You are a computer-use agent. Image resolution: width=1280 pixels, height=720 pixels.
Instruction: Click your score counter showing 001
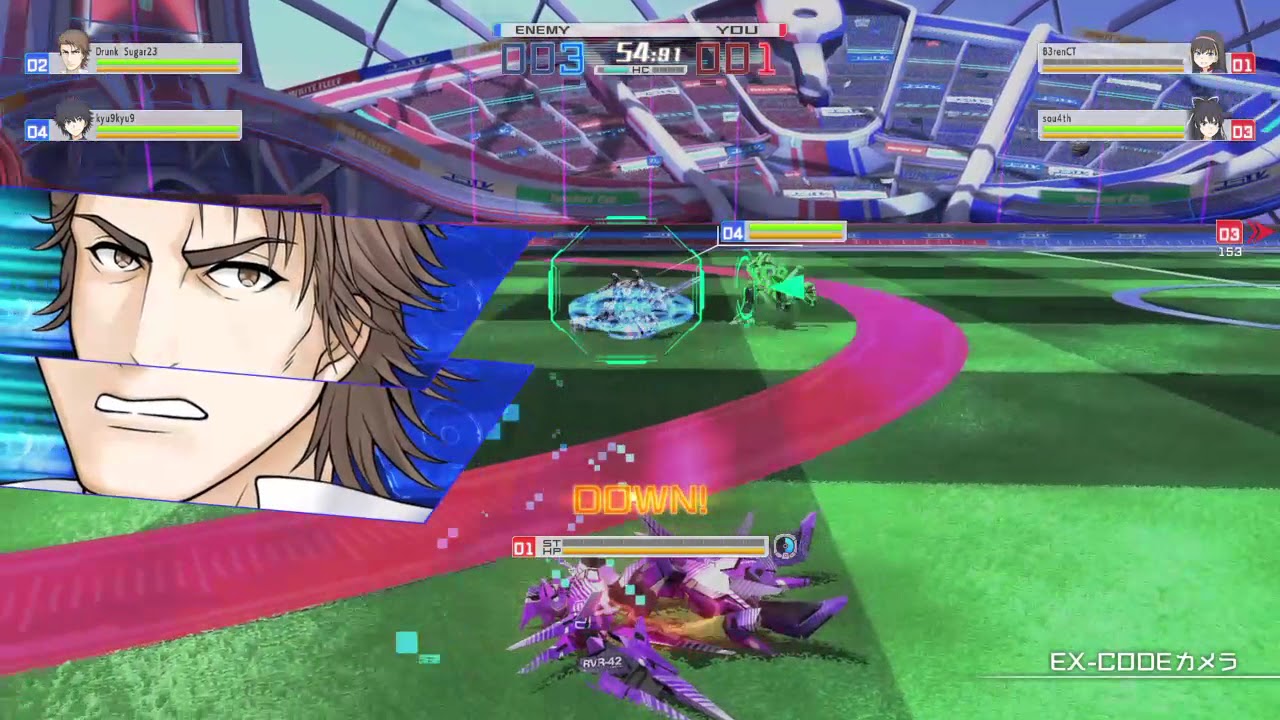click(x=734, y=60)
